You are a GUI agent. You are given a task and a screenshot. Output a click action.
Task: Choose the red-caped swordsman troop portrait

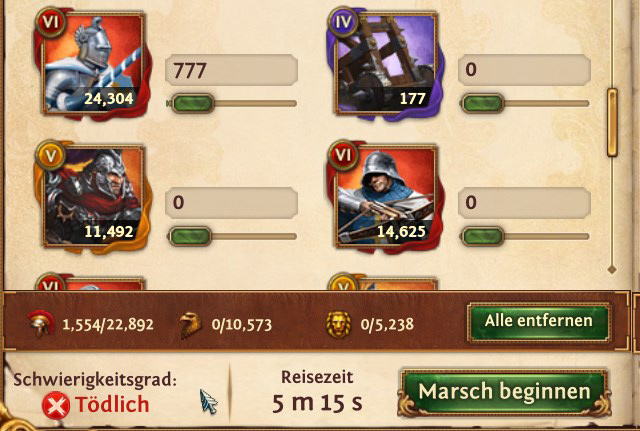click(94, 197)
